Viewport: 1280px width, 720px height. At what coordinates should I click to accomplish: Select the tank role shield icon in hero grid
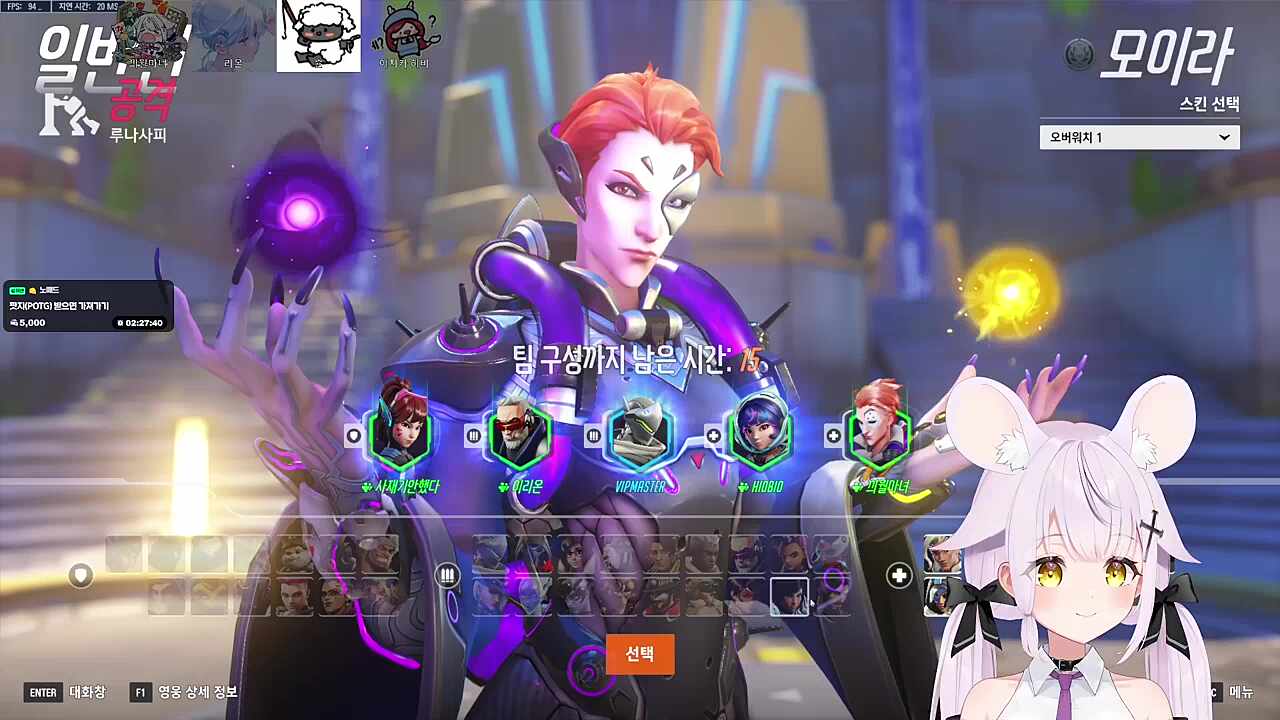80,576
